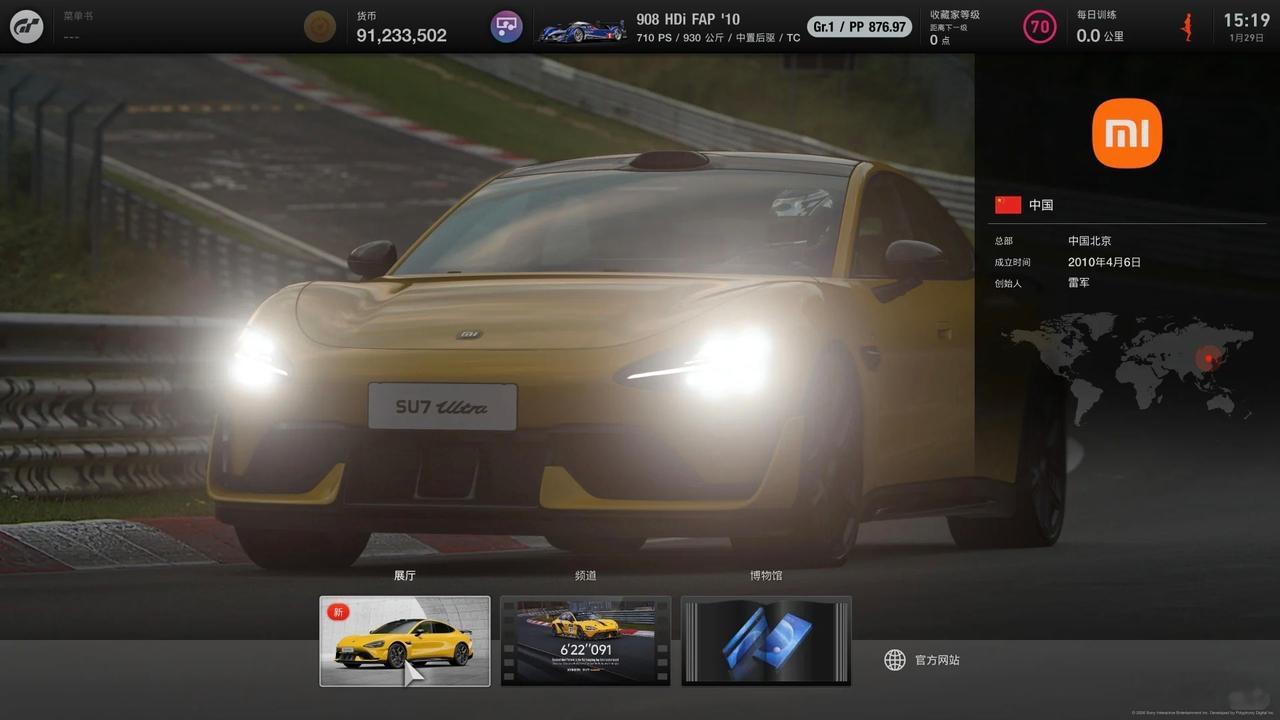Click the orange Xiaomi MI logo
1280x720 pixels.
(x=1127, y=133)
